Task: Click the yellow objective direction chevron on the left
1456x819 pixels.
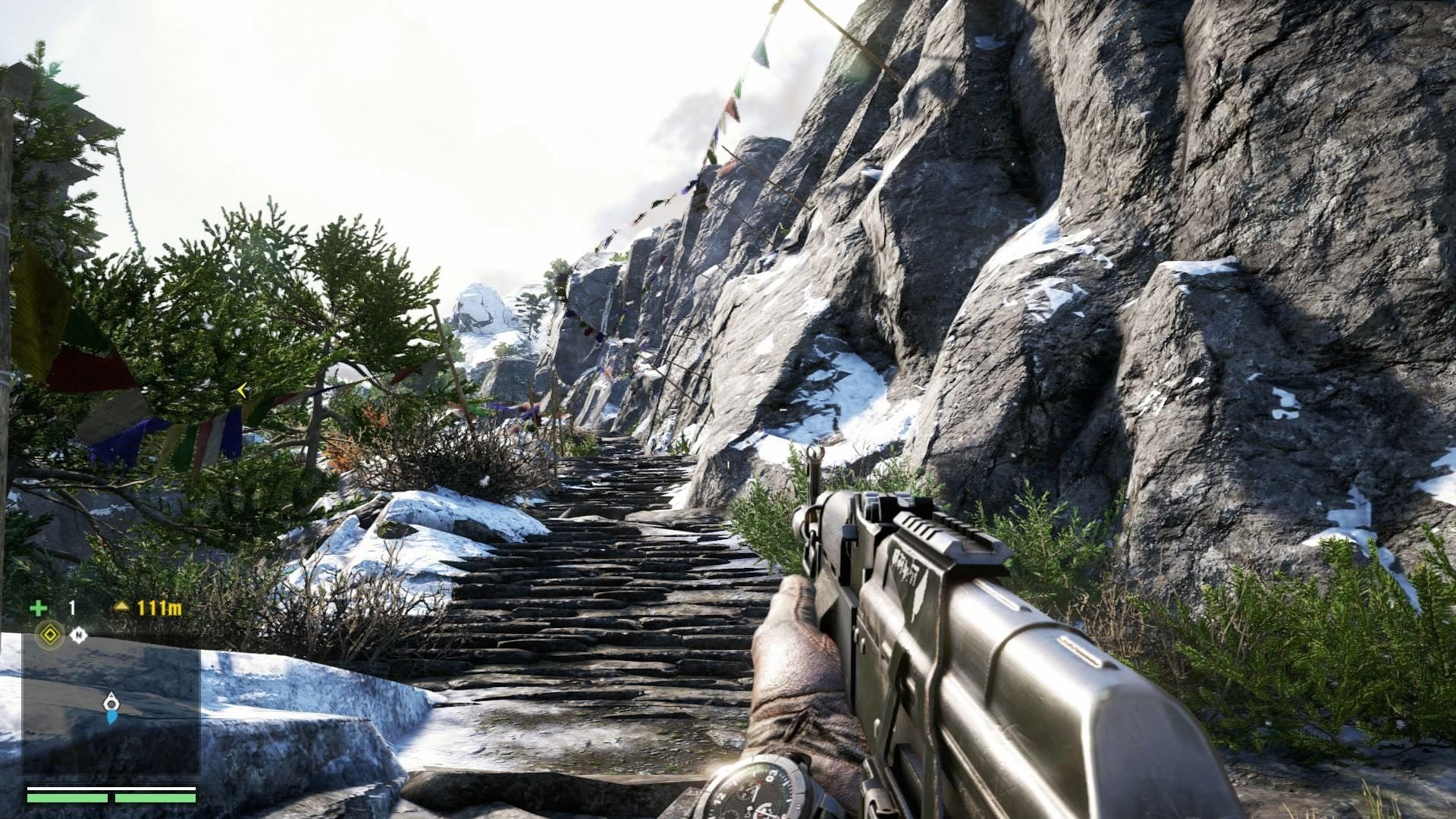Action: pyautogui.click(x=240, y=390)
